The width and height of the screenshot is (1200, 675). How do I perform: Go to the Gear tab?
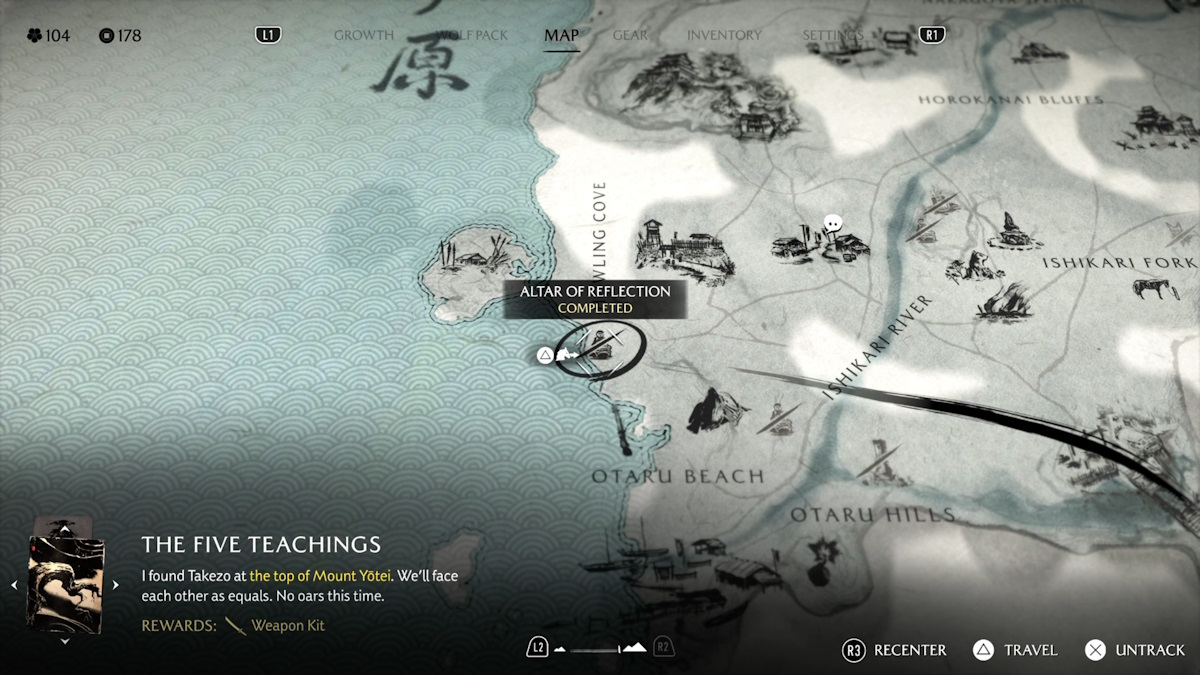[630, 35]
